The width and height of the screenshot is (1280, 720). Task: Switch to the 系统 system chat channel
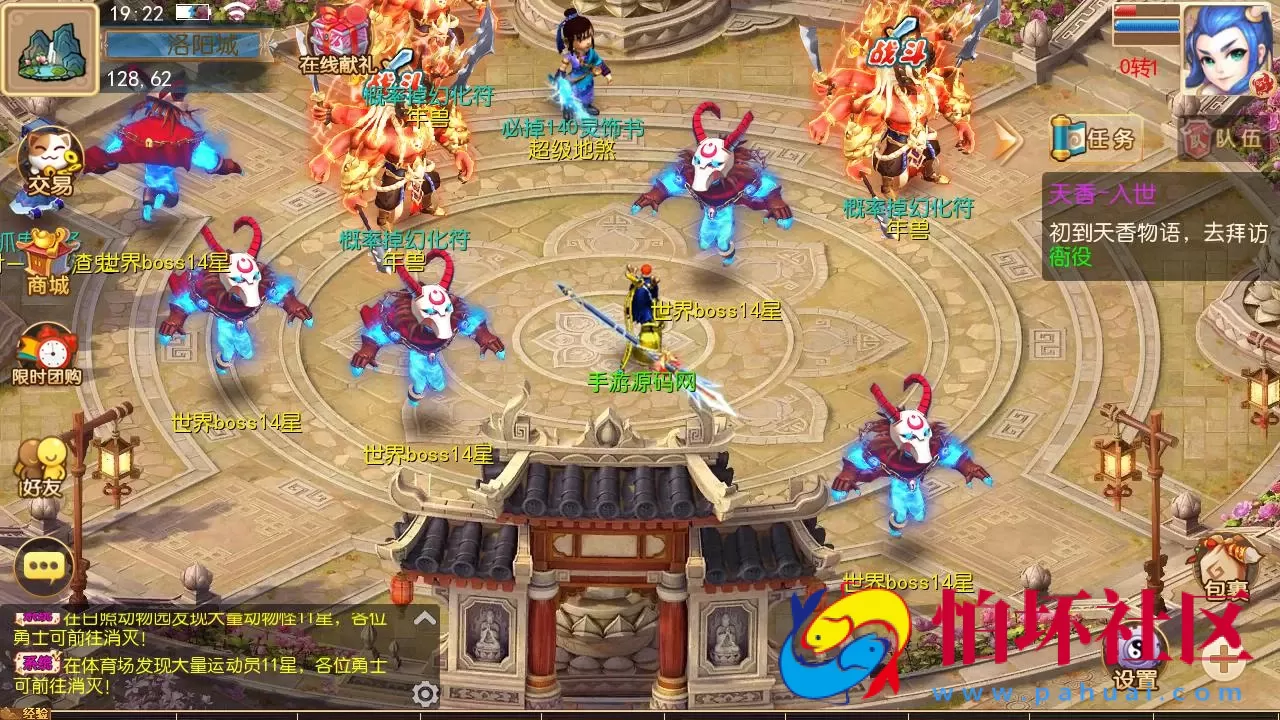[38, 665]
